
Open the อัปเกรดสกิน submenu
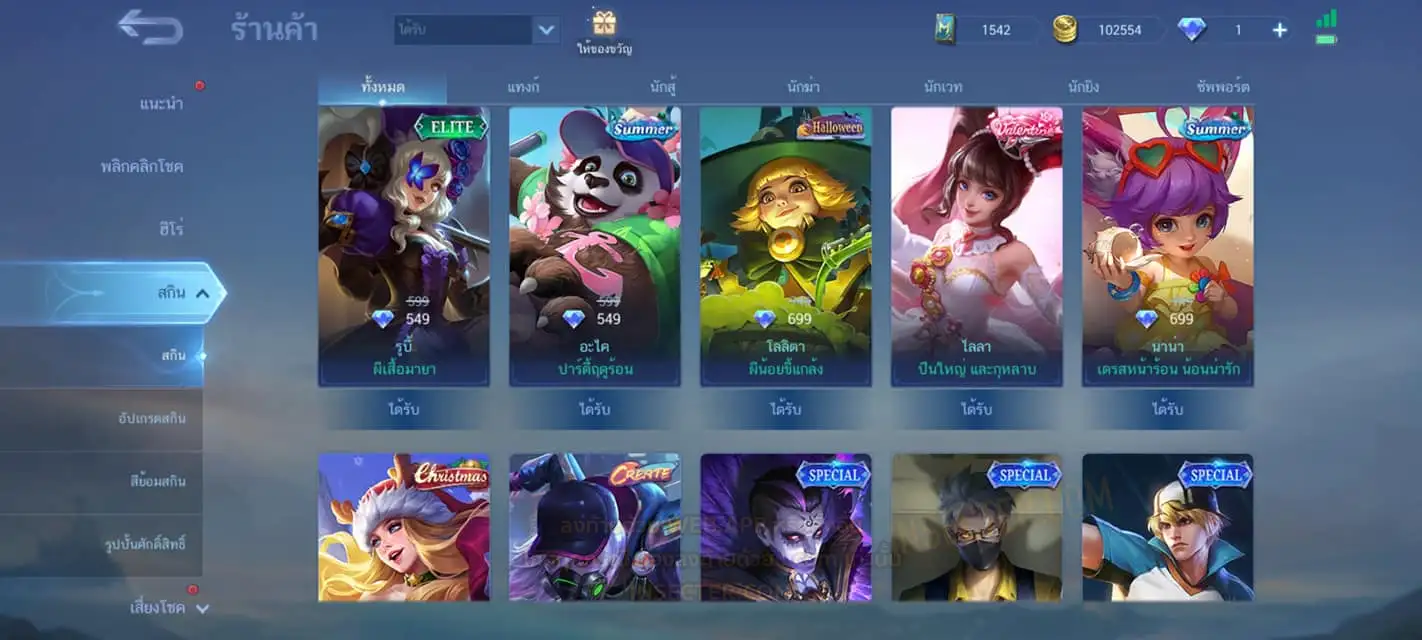coord(151,418)
